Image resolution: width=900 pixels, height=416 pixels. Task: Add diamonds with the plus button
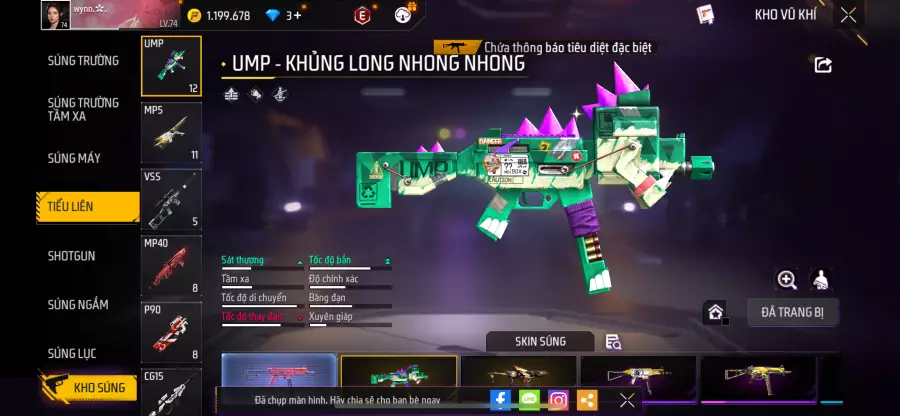297,15
